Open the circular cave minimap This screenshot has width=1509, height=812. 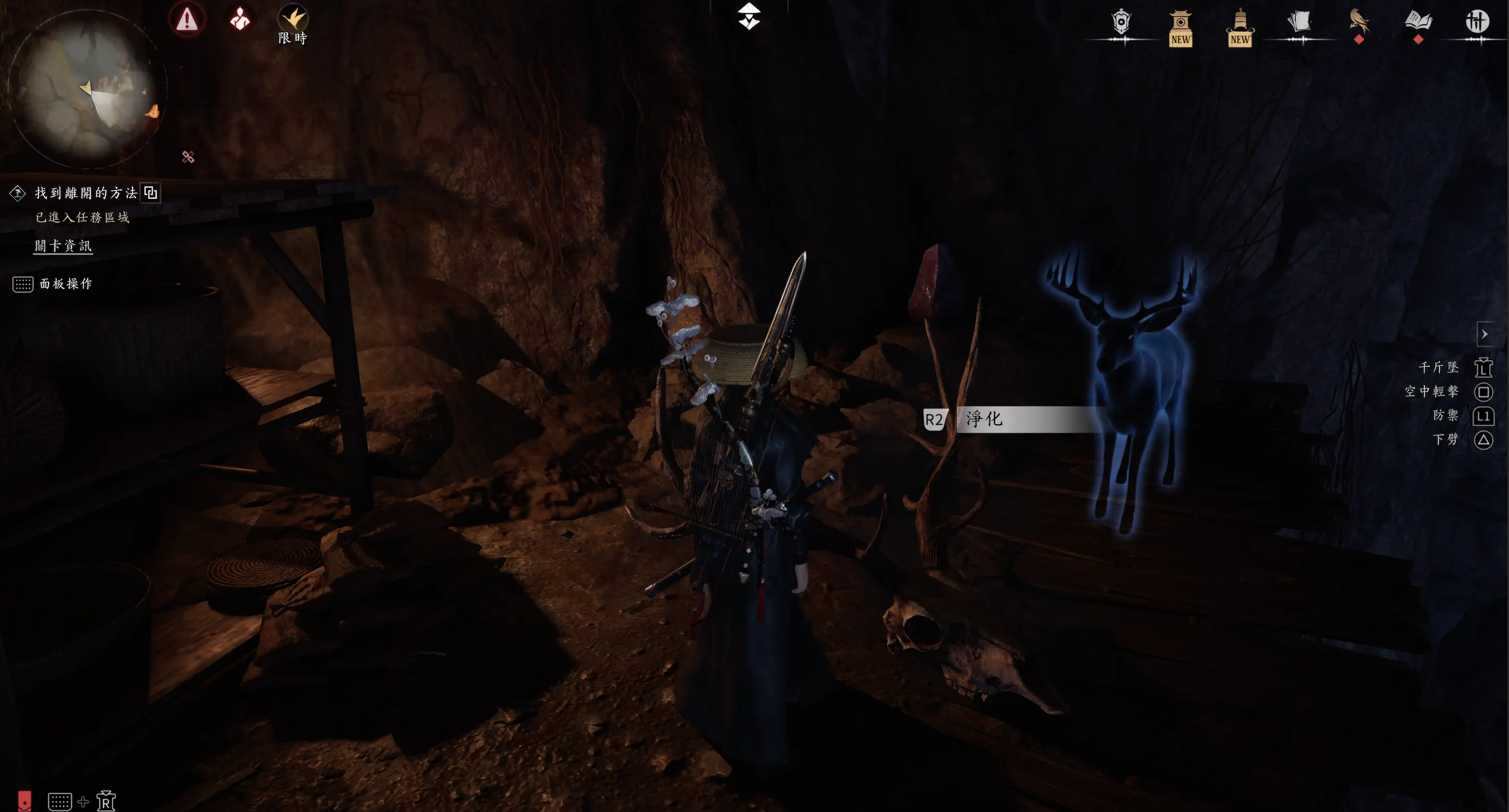point(86,89)
